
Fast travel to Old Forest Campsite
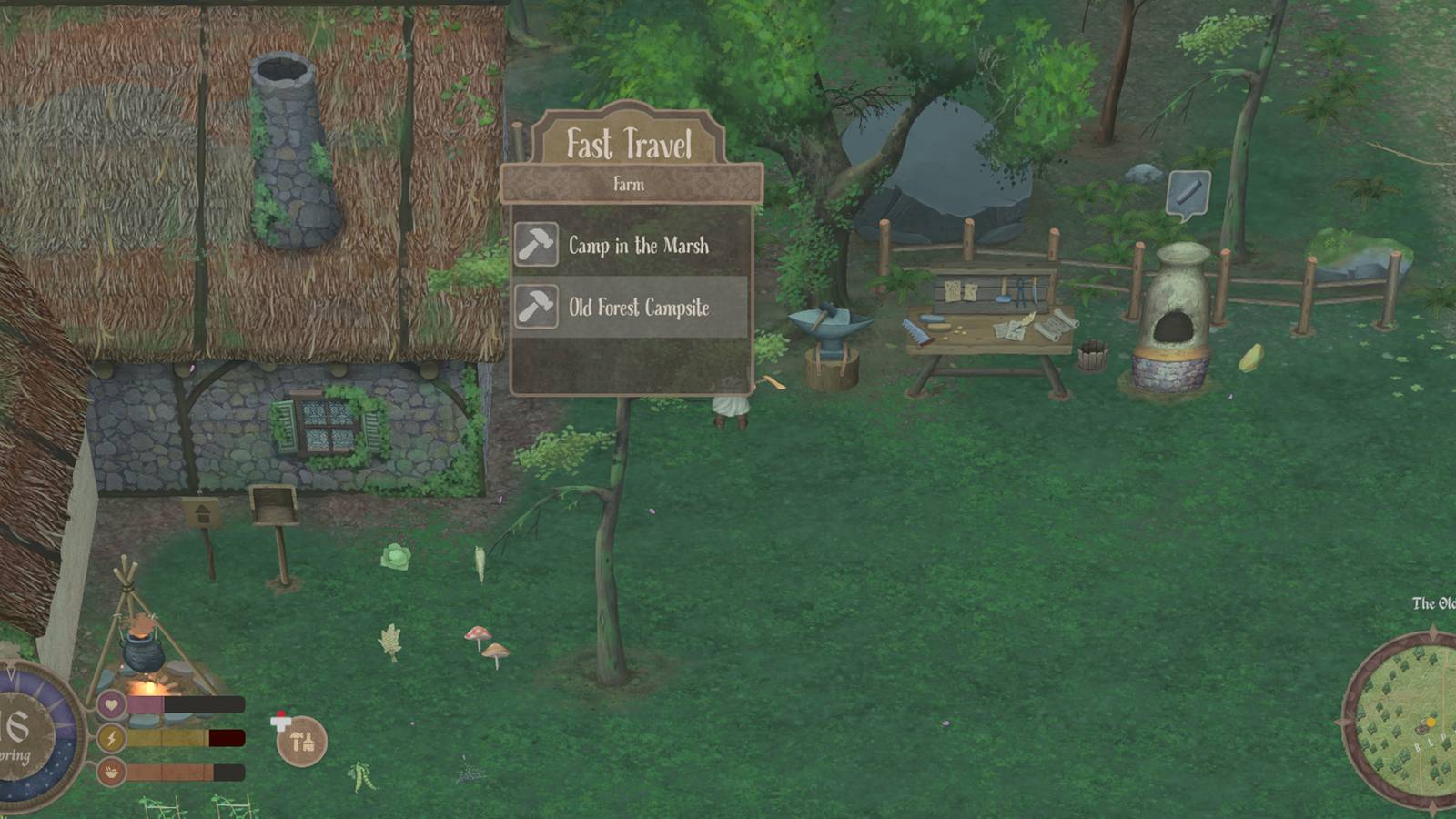(x=637, y=308)
